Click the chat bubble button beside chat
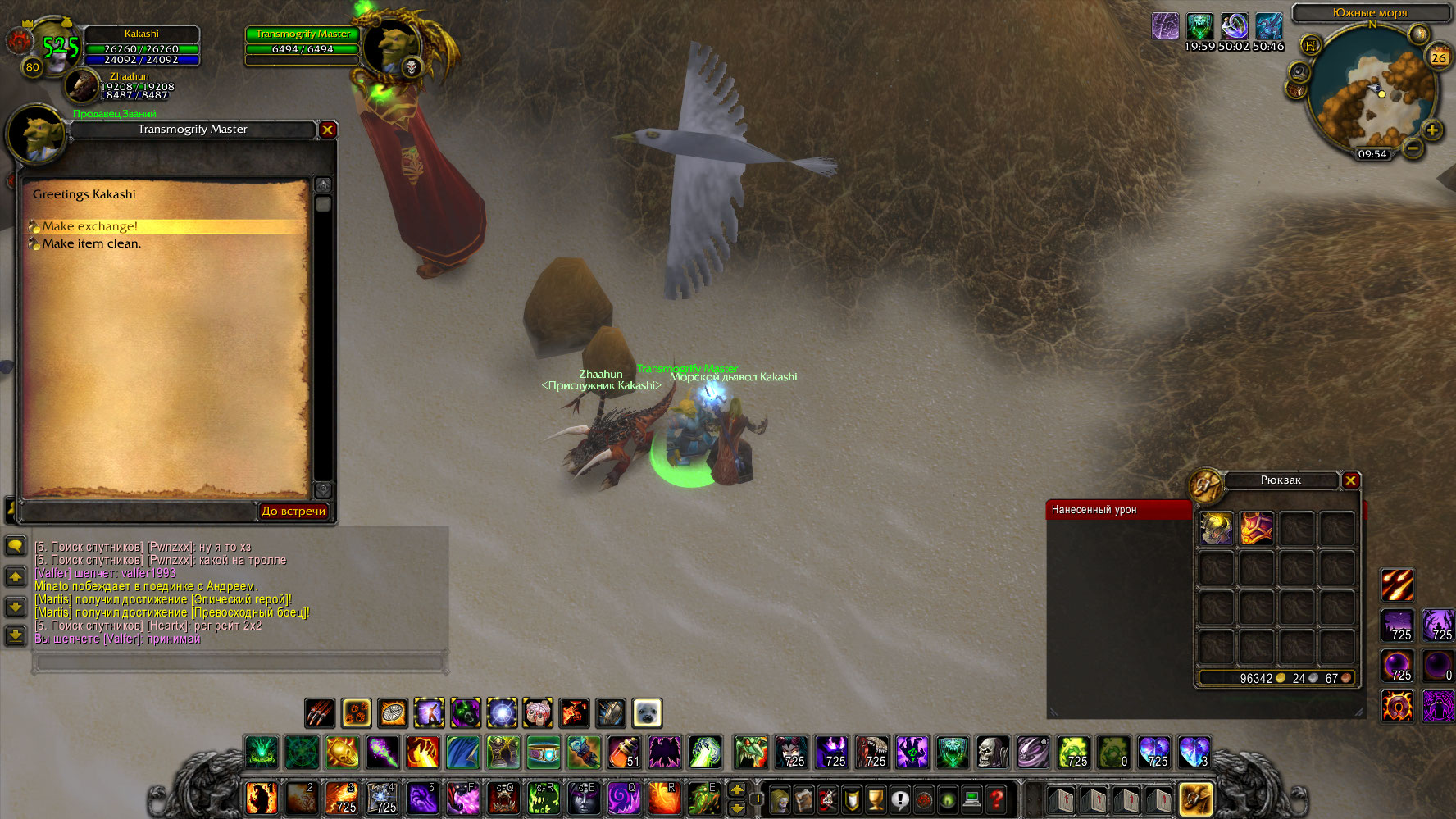 16,546
